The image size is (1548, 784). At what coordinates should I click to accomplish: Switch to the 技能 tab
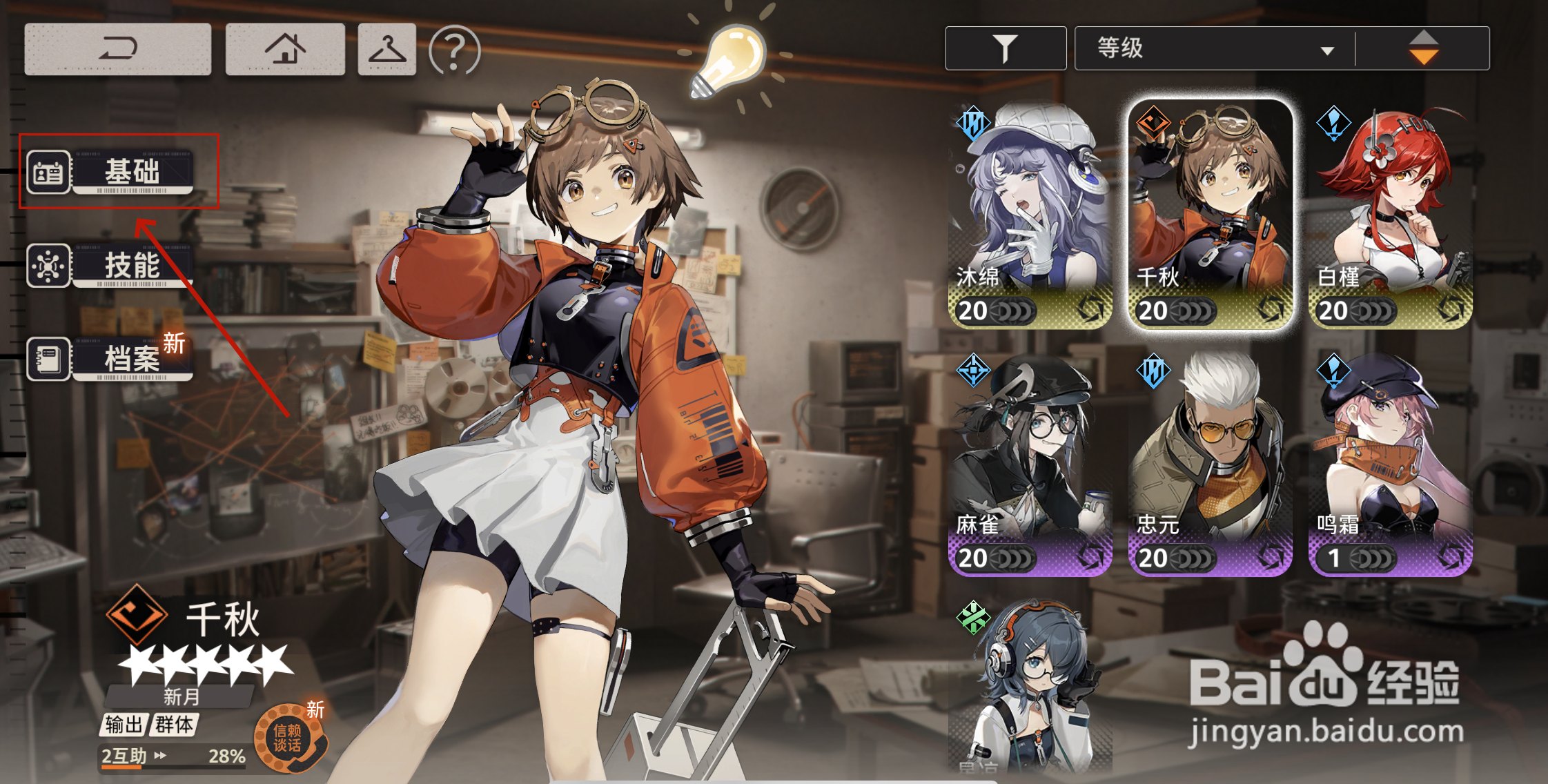tap(110, 266)
